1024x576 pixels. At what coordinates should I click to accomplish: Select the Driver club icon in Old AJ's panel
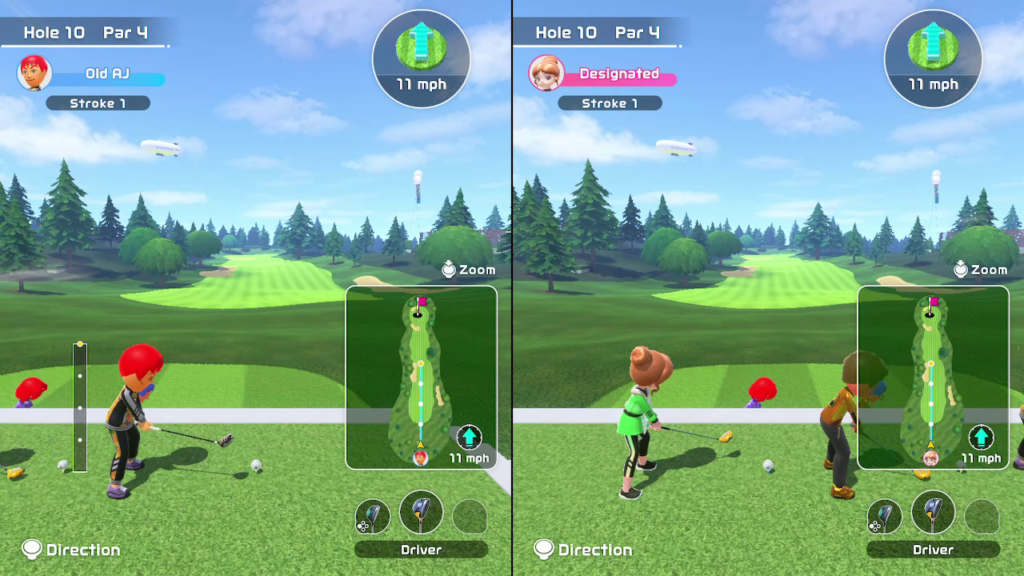[421, 511]
